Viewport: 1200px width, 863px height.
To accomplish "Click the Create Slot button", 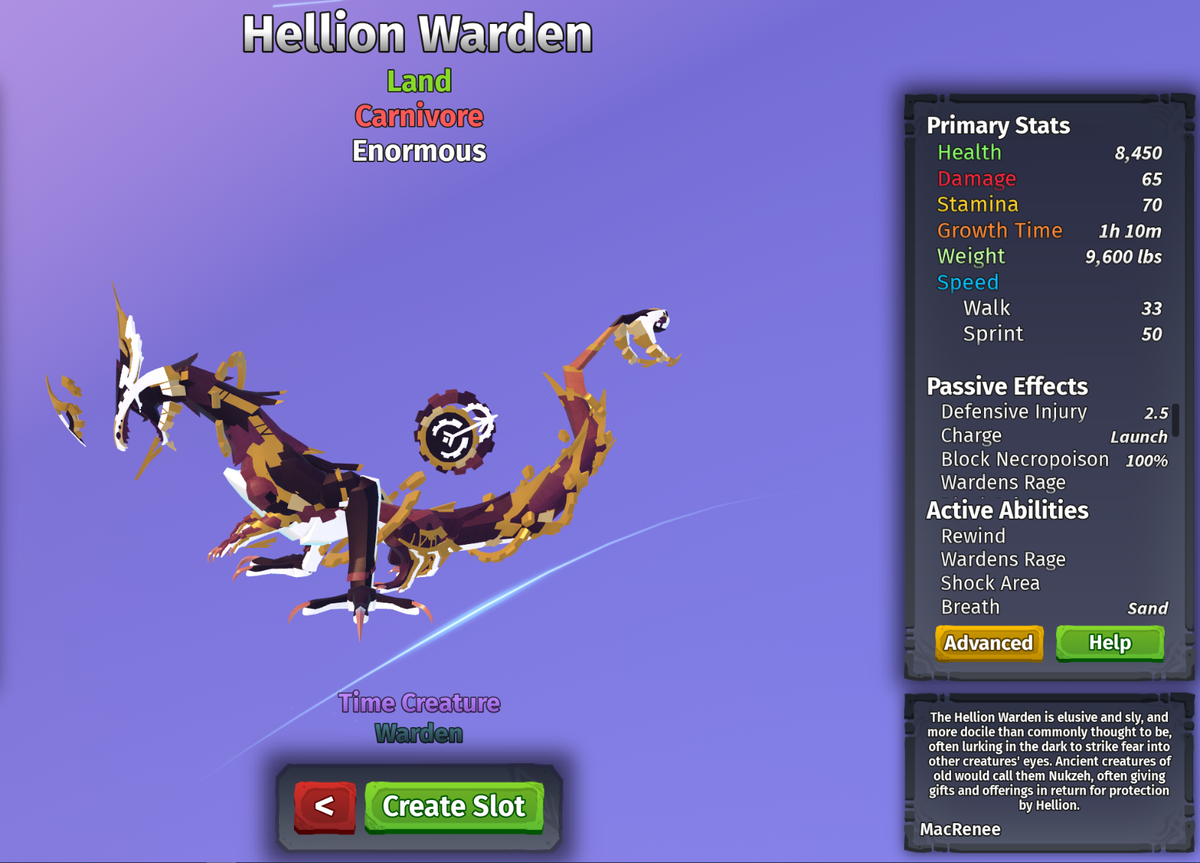I will pos(453,806).
